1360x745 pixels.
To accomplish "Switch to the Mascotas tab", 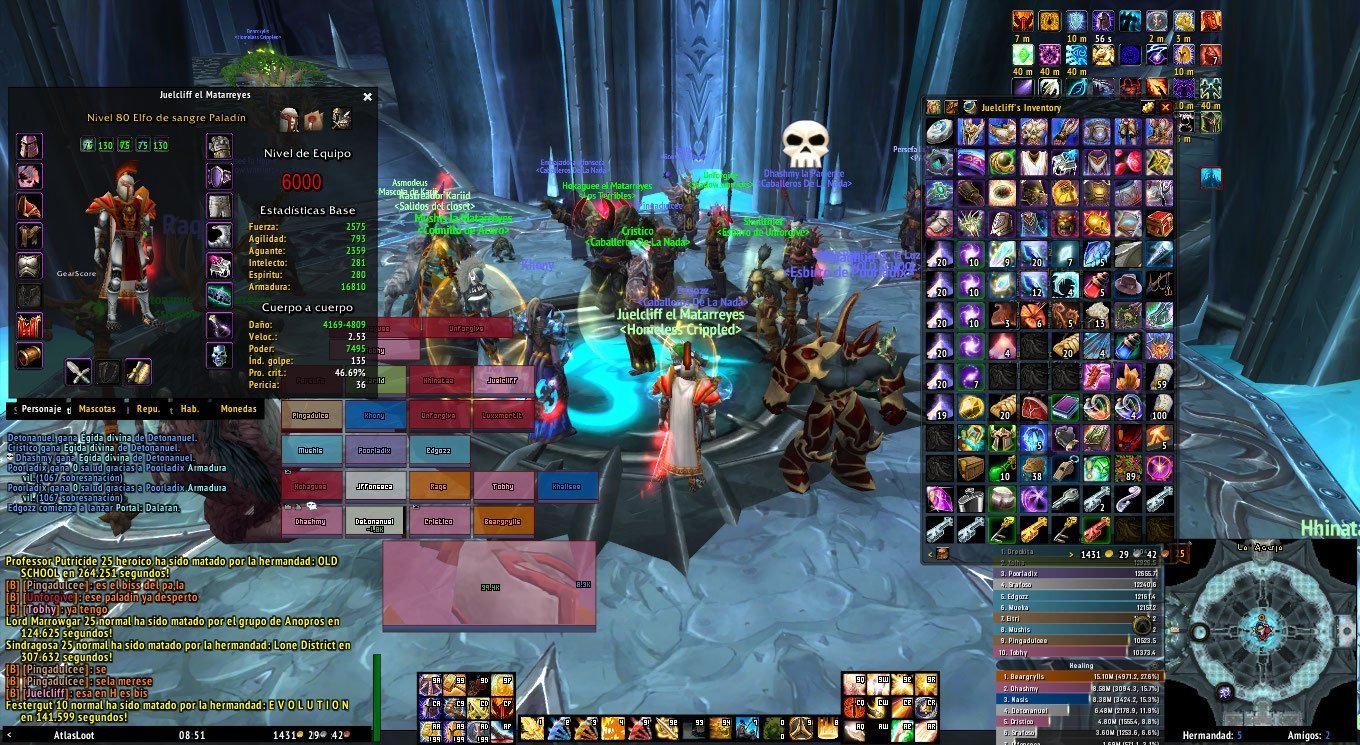I will (x=97, y=409).
